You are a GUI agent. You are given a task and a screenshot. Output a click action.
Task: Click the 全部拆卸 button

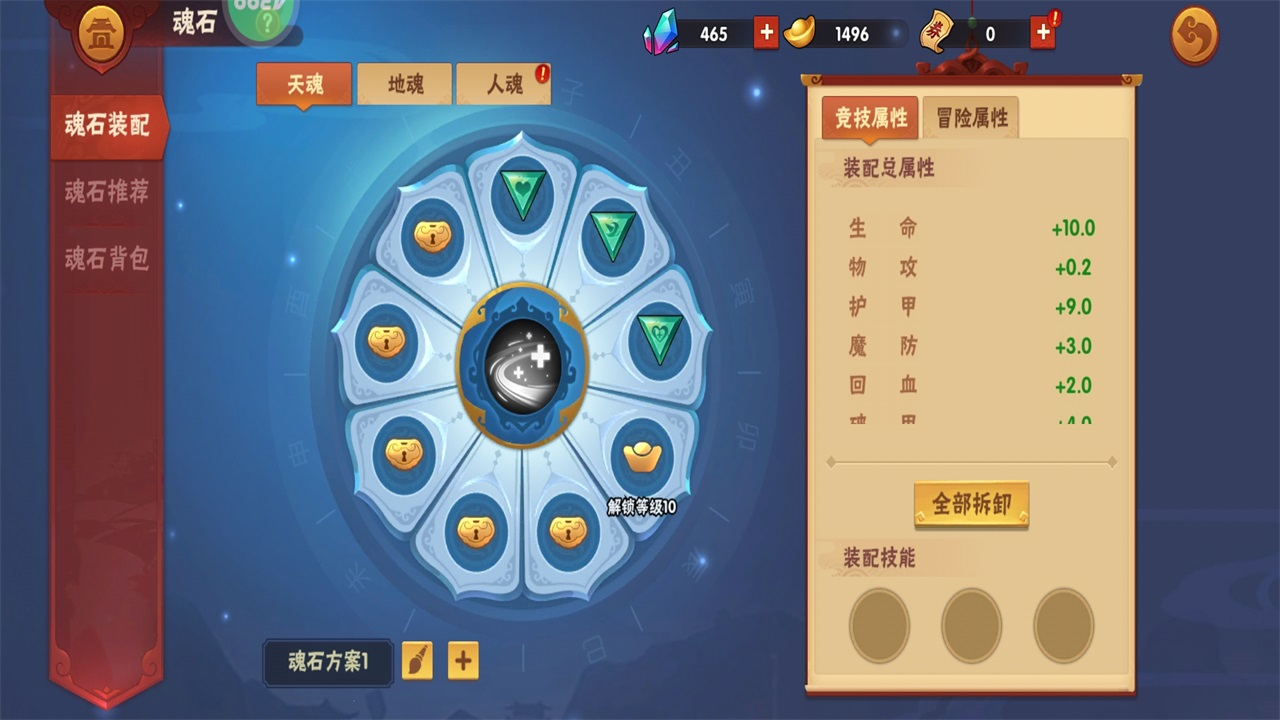tap(971, 504)
